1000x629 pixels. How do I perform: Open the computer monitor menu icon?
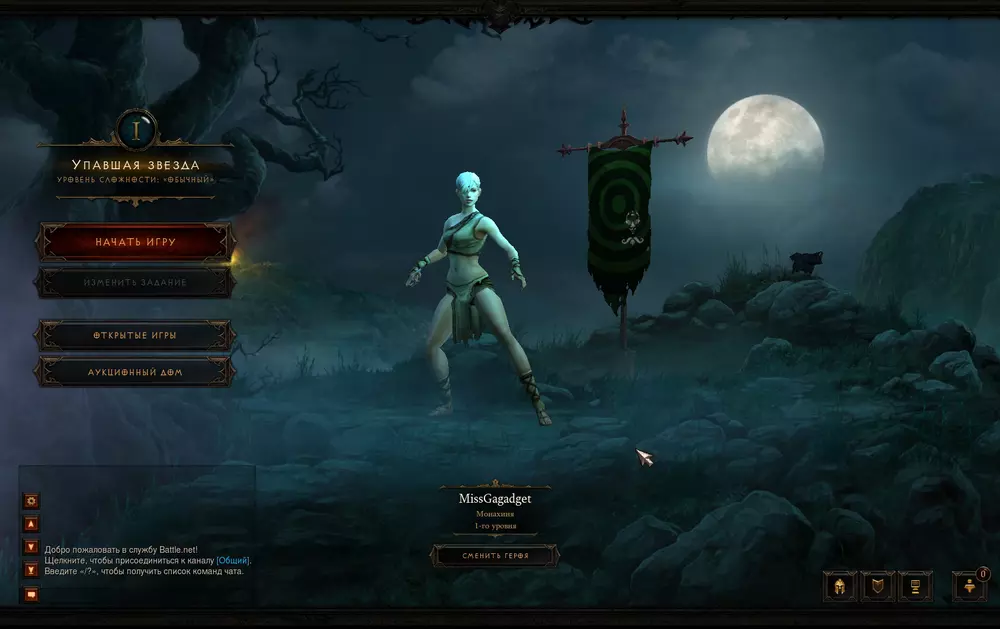coord(915,586)
